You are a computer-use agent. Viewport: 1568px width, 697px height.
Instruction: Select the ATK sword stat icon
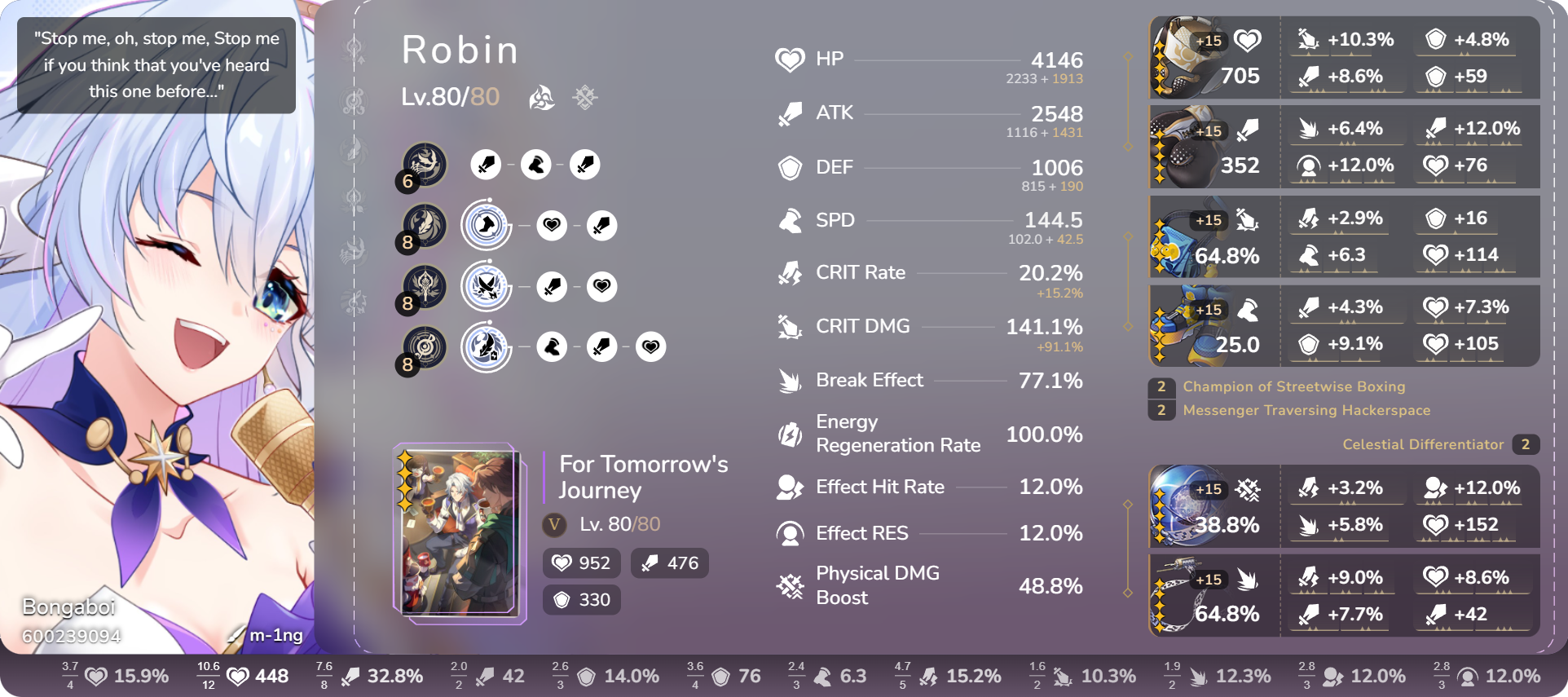point(790,112)
